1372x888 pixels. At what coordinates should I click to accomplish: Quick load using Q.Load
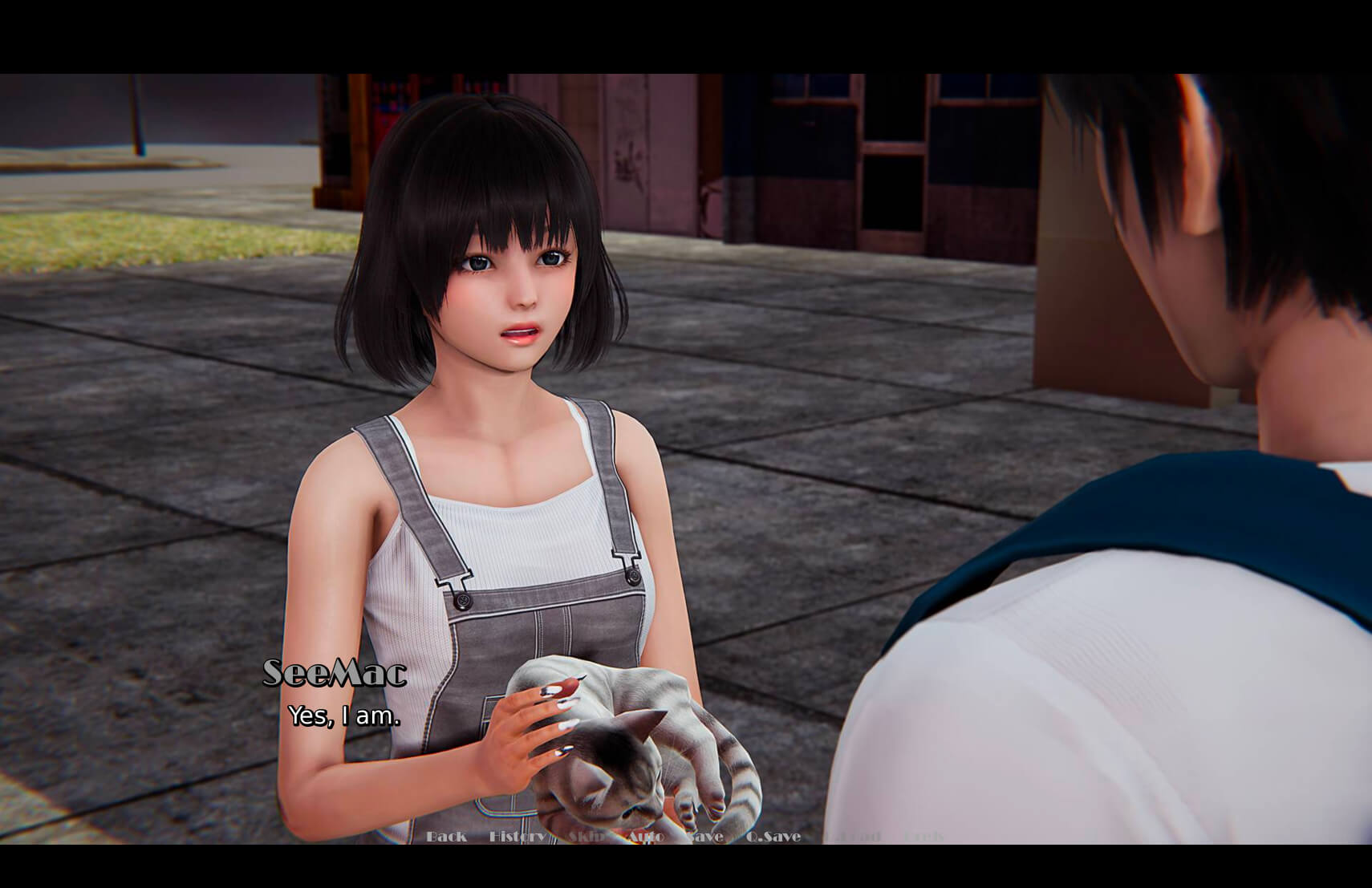click(x=853, y=837)
